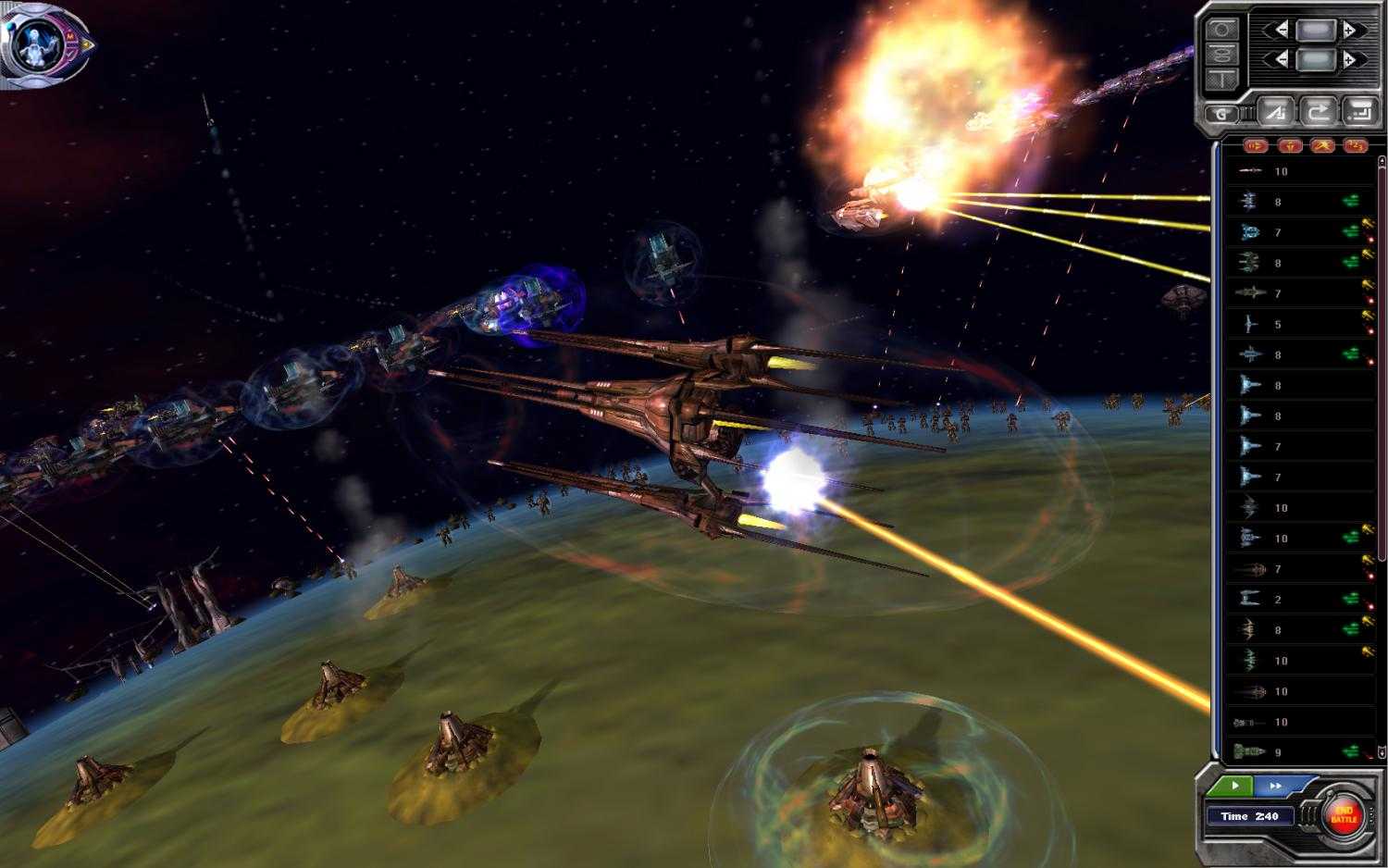Click the G command button icon
The image size is (1388, 868).
[x=1221, y=114]
